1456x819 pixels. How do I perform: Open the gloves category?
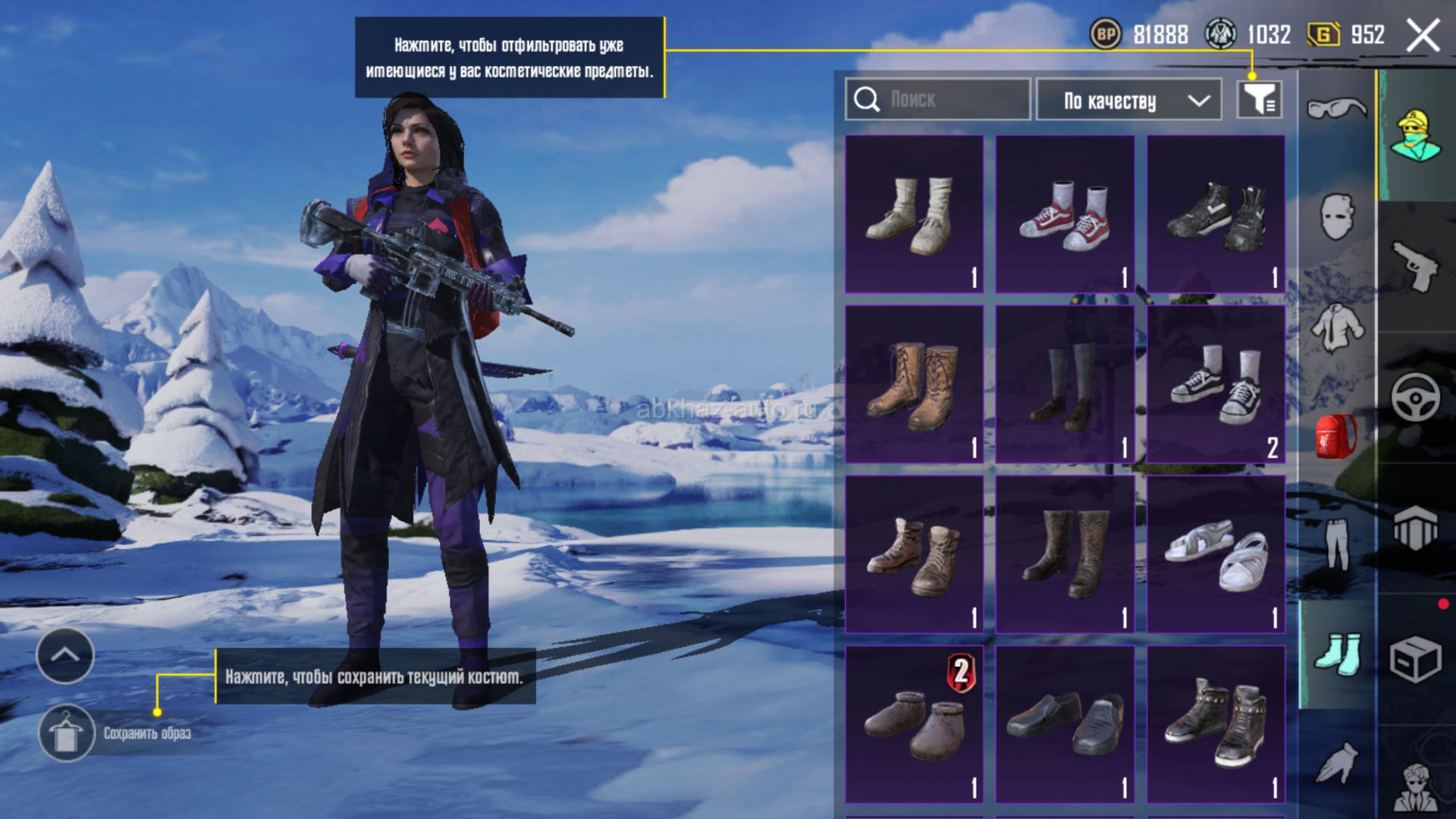pos(1336,762)
